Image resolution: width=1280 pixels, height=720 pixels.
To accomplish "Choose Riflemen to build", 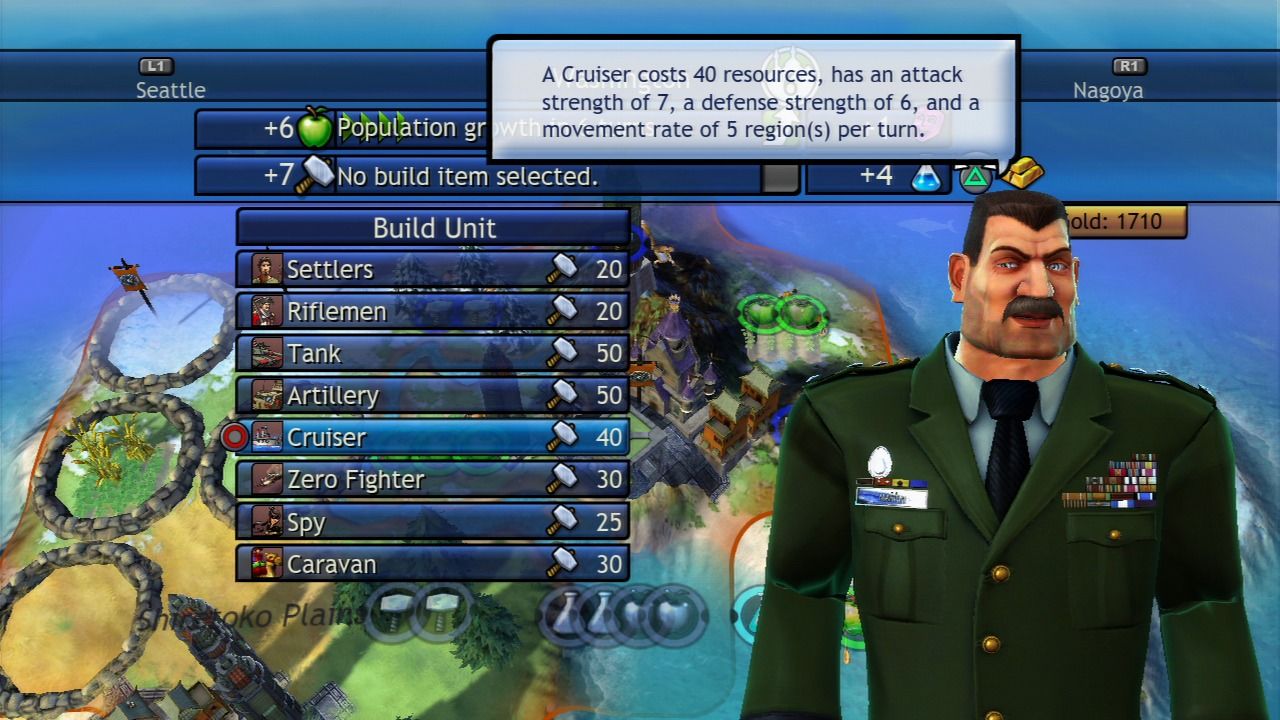I will point(433,311).
